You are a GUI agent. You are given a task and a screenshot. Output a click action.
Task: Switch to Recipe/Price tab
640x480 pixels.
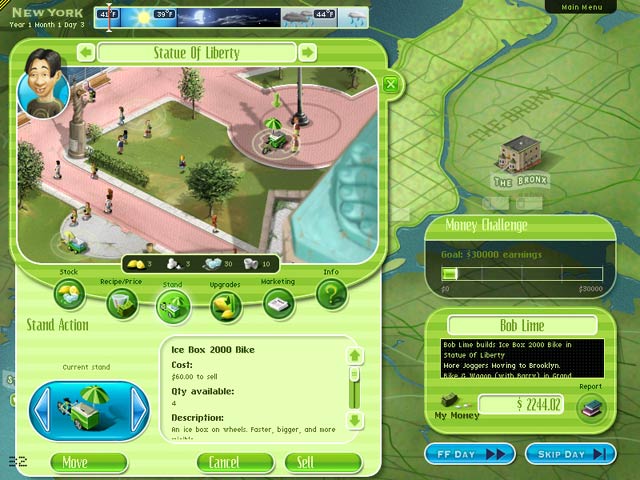(x=122, y=305)
